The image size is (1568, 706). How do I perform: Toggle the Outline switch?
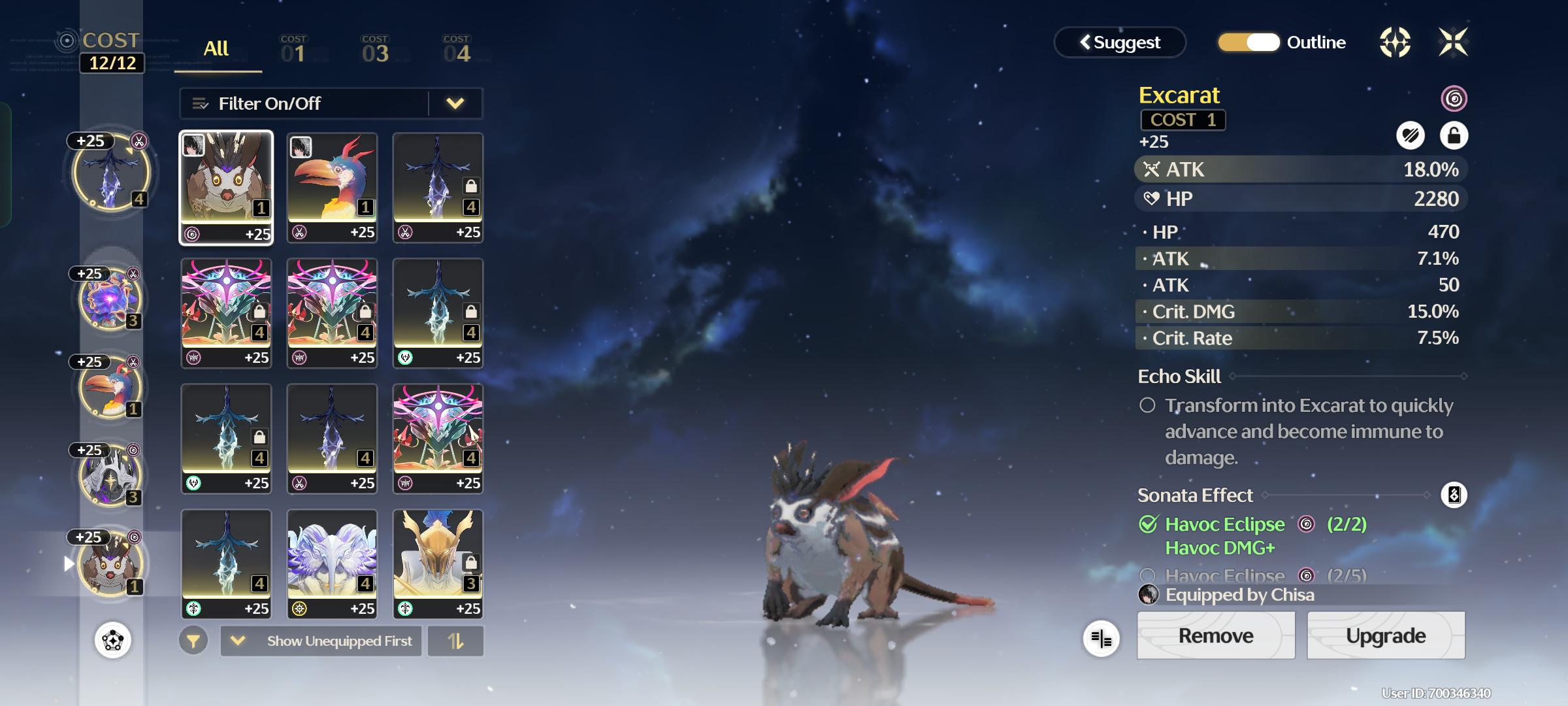click(x=1249, y=42)
